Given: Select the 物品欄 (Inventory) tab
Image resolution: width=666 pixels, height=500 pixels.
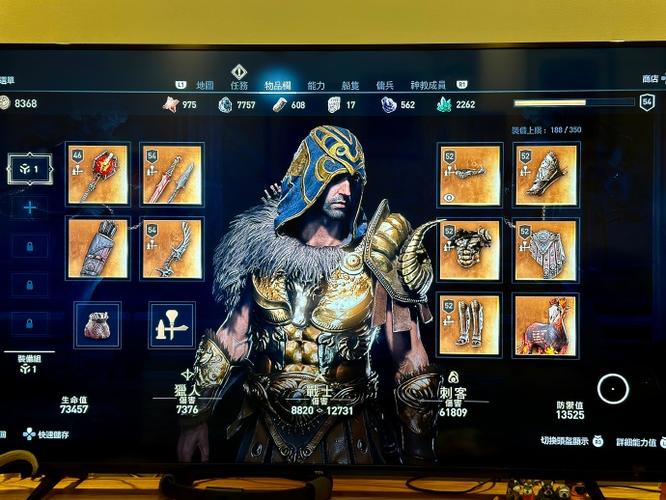Looking at the screenshot, I should coord(278,86).
